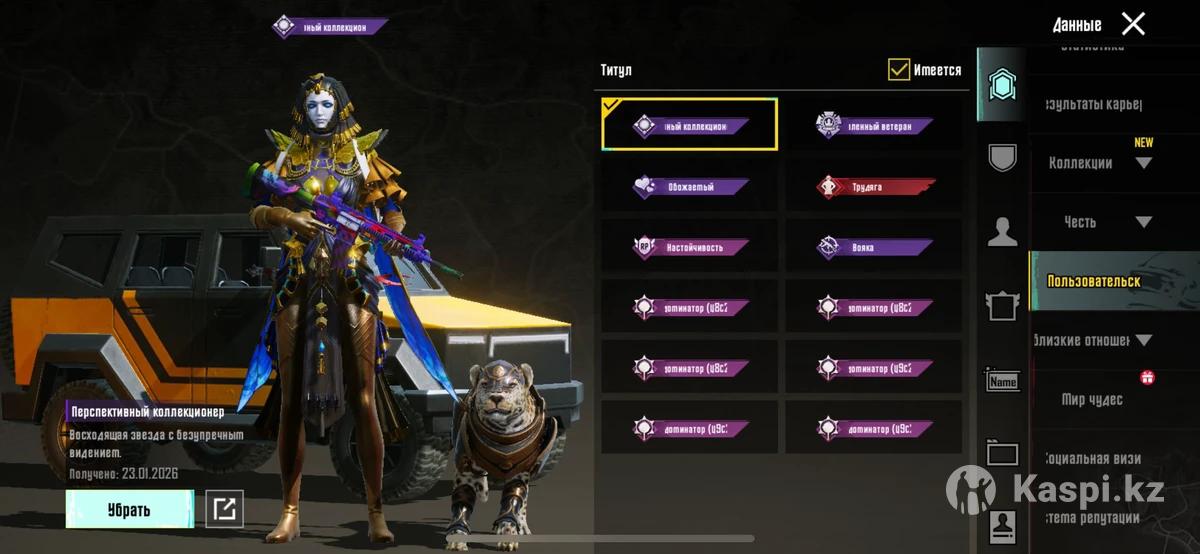
Task: Open the "Name" card icon tab
Action: pyautogui.click(x=1002, y=381)
